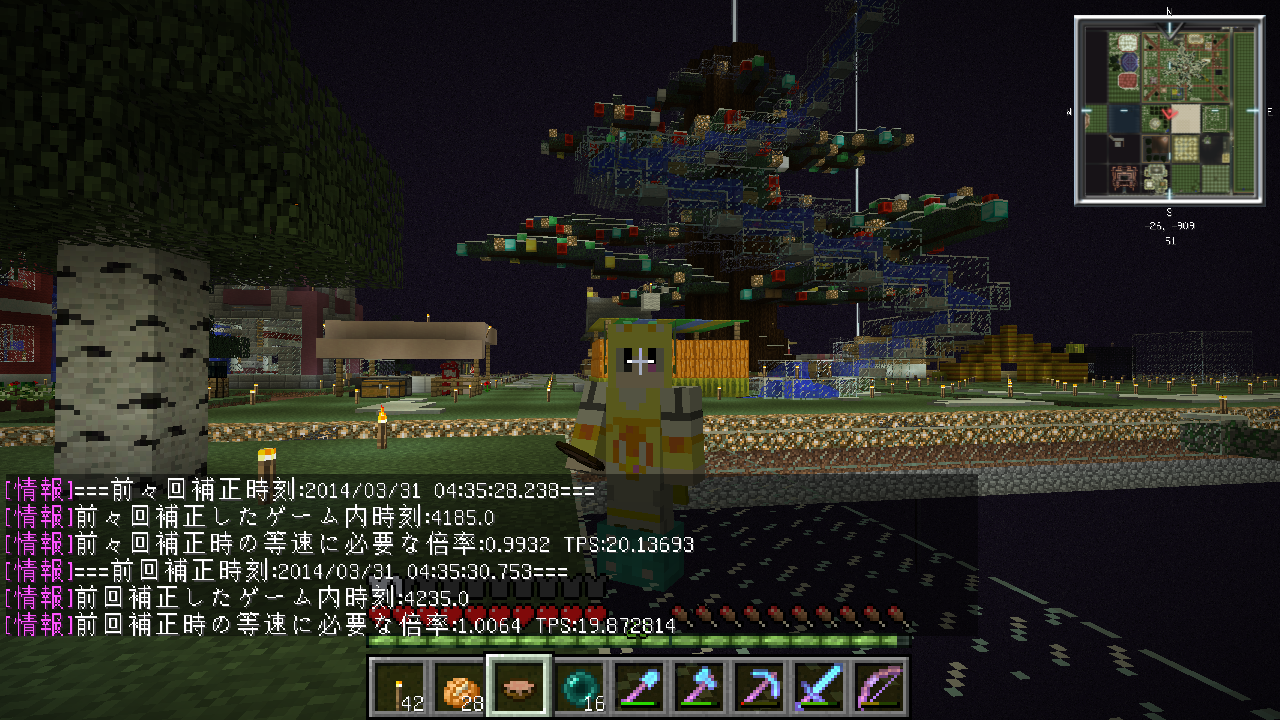Screen dimensions: 1280x720
Task: Click the S compass marker below the minimap
Action: [x=1169, y=210]
